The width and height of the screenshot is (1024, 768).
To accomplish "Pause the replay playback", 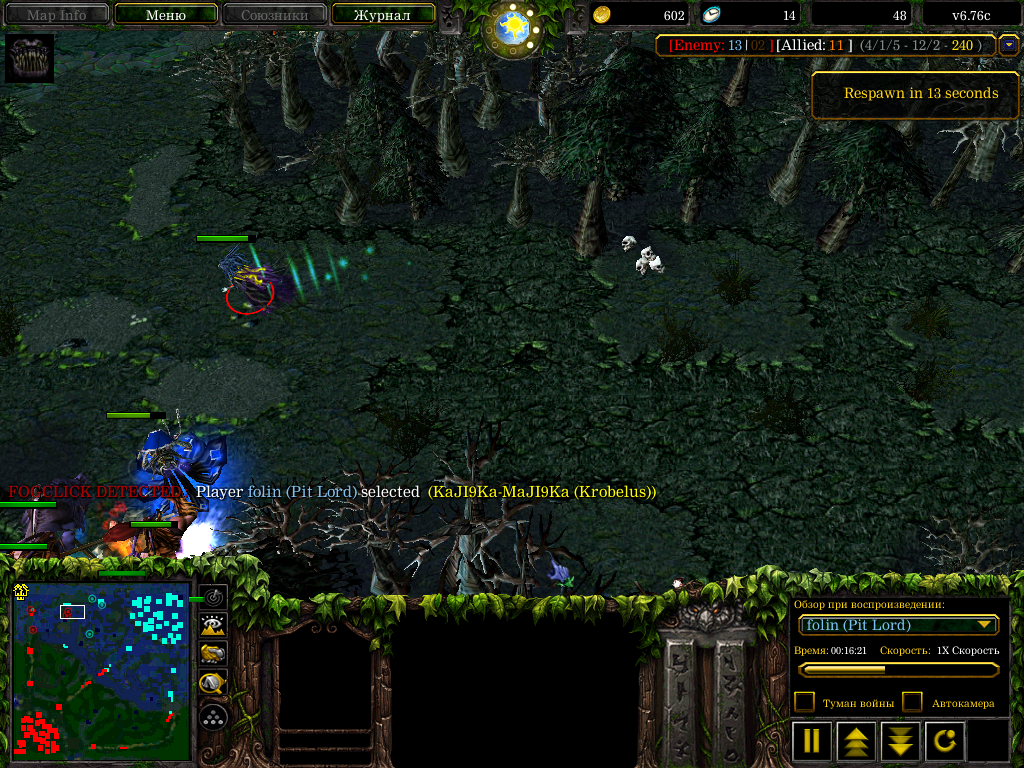I will point(812,741).
